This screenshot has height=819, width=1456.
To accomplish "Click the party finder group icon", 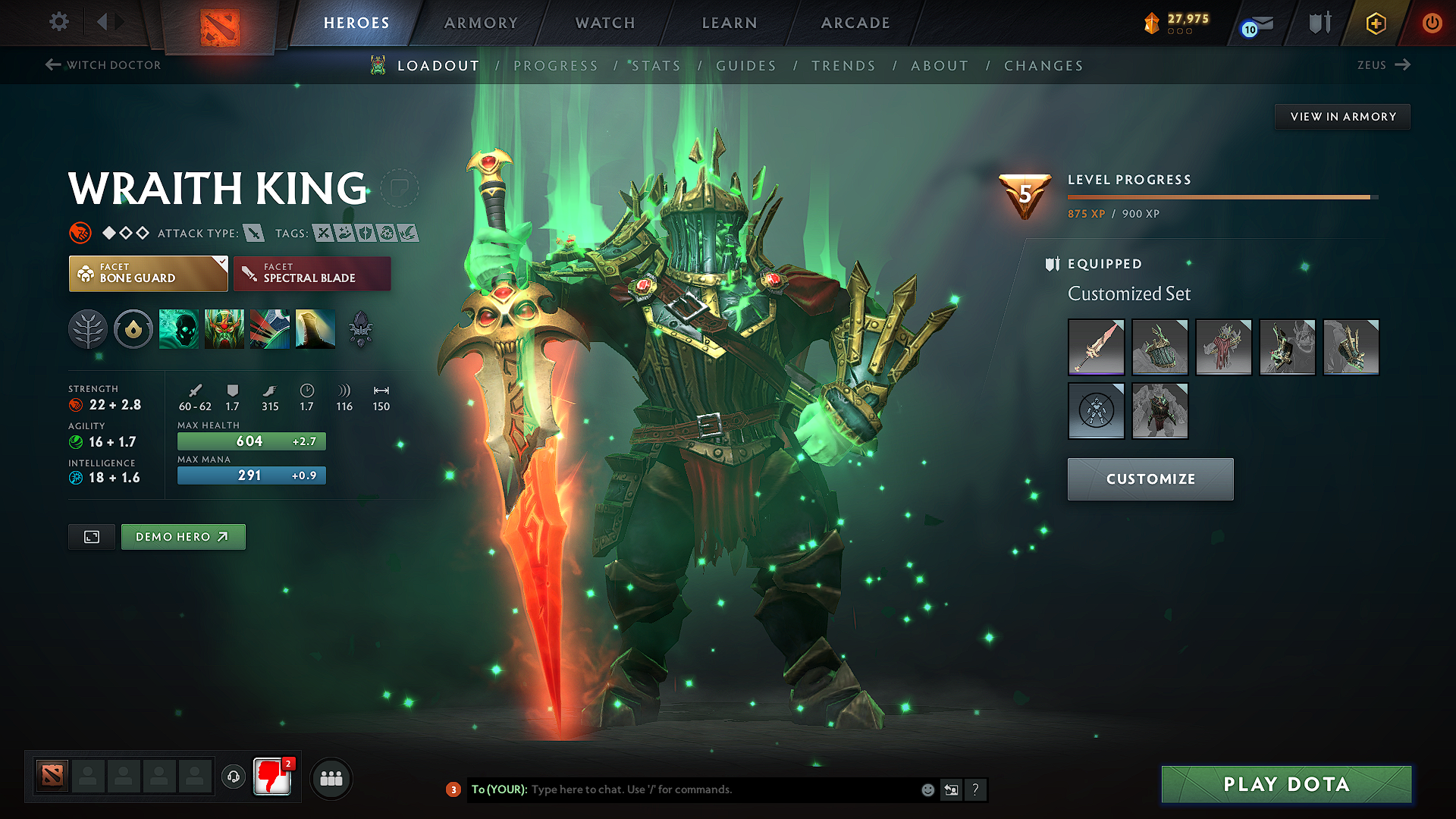I will [331, 777].
